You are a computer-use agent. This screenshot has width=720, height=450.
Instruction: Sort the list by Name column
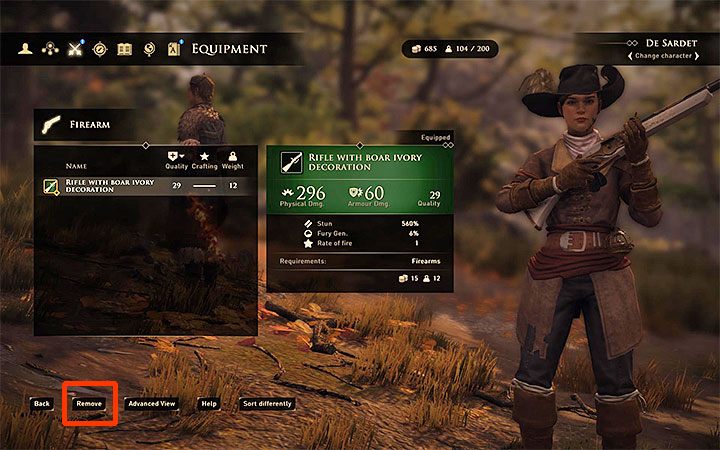tap(77, 166)
